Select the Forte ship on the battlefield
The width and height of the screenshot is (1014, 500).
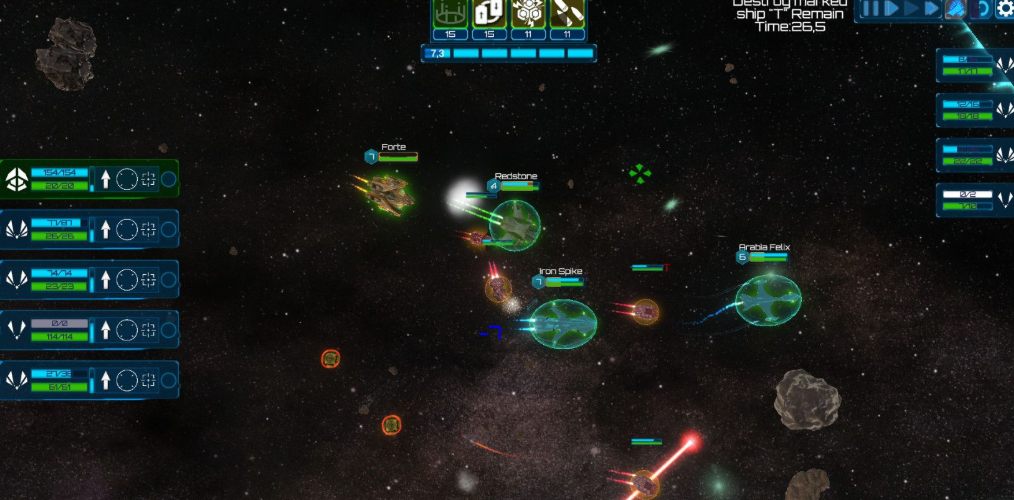tap(388, 191)
